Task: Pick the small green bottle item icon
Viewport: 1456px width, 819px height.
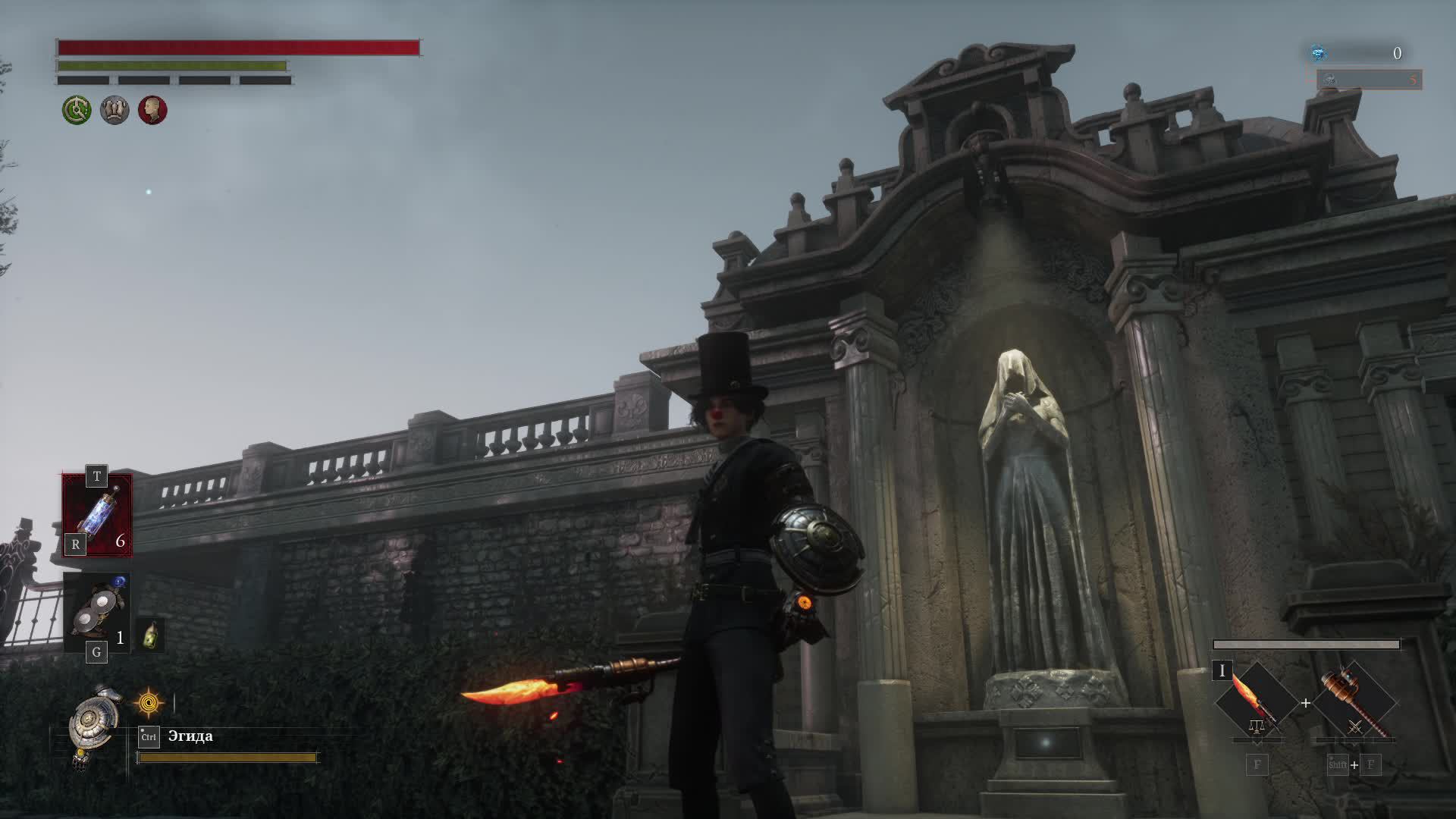Action: point(151,634)
